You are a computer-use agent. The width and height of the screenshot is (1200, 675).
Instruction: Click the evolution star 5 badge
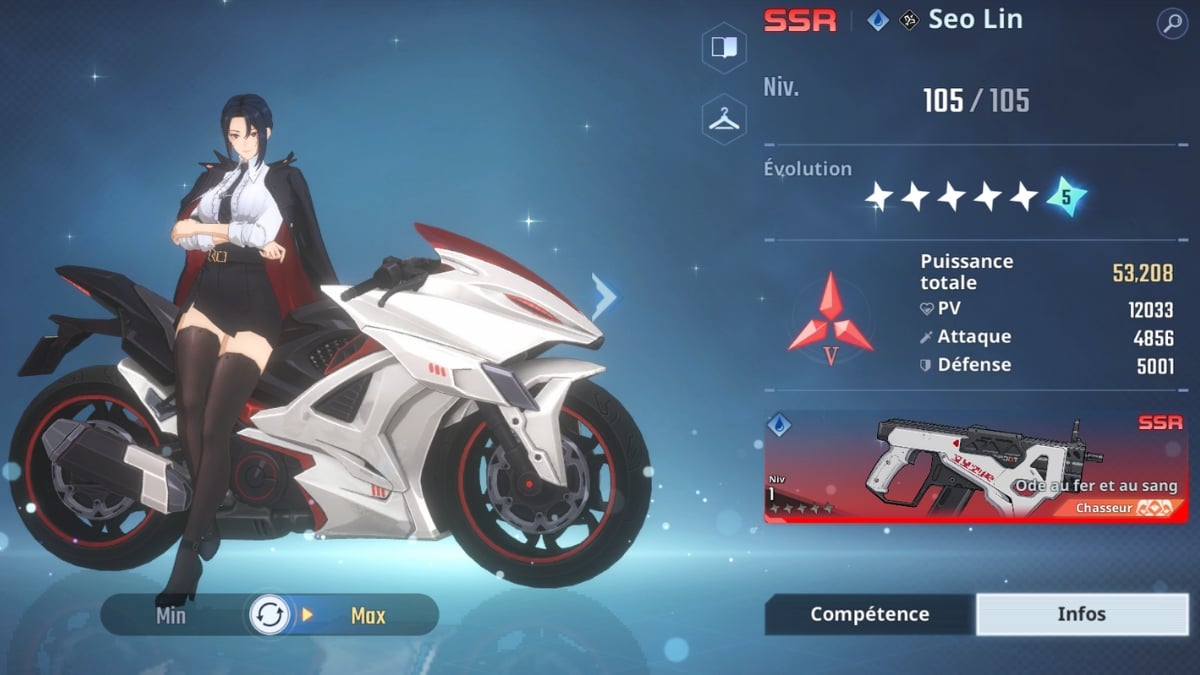pos(1066,197)
